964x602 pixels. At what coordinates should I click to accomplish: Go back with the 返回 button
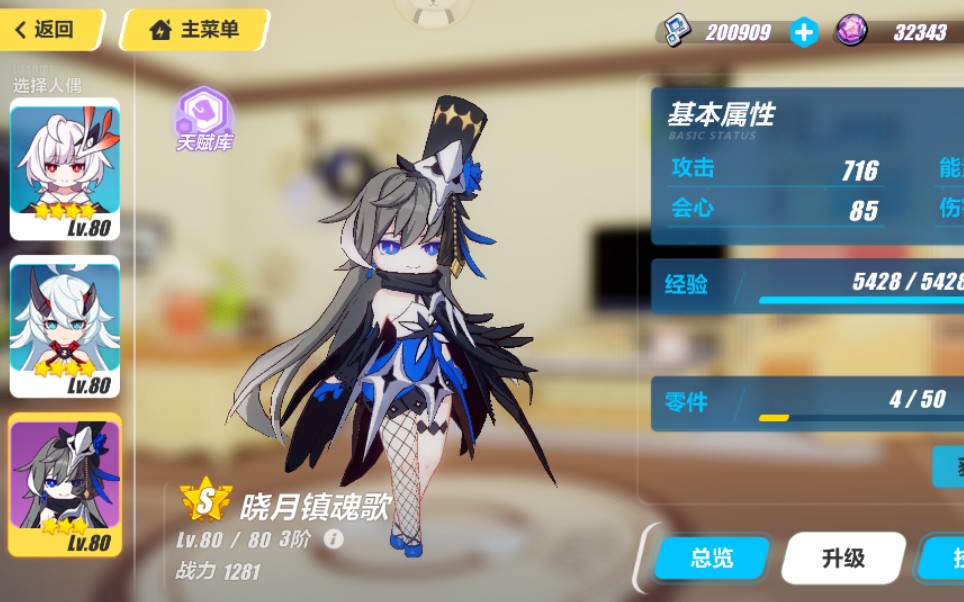coord(50,30)
